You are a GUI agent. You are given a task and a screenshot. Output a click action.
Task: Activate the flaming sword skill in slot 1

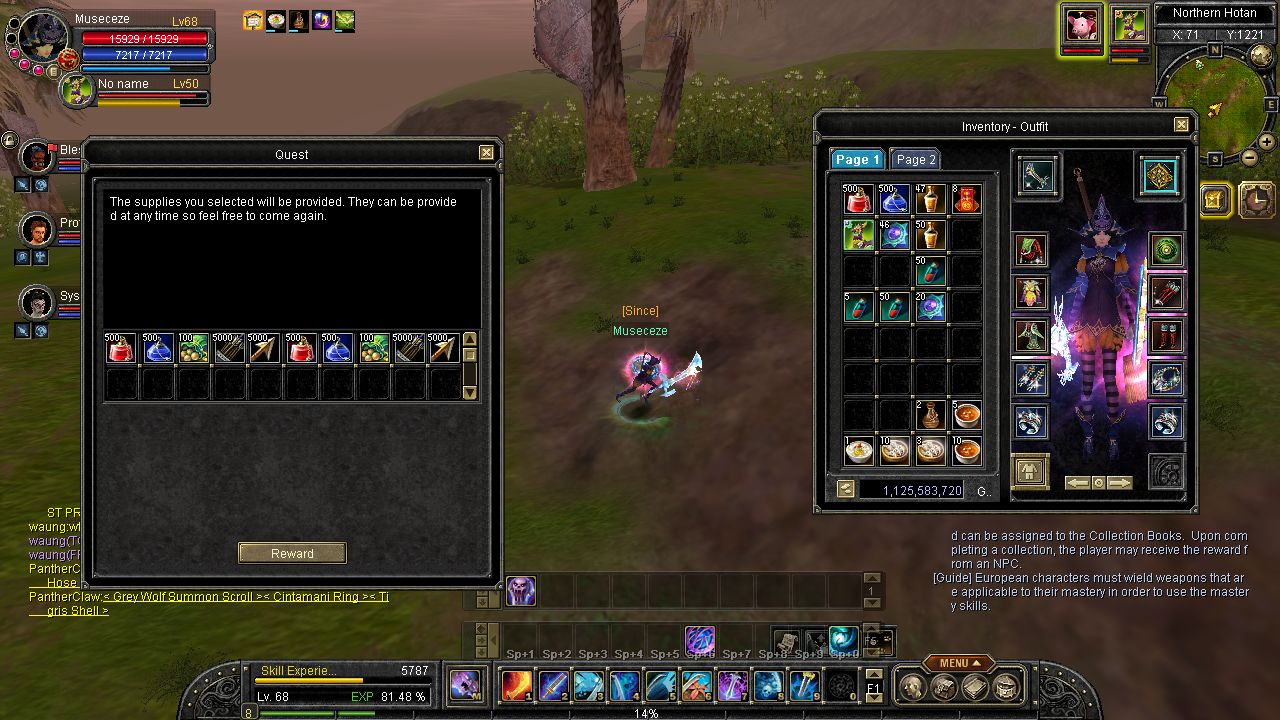point(517,685)
